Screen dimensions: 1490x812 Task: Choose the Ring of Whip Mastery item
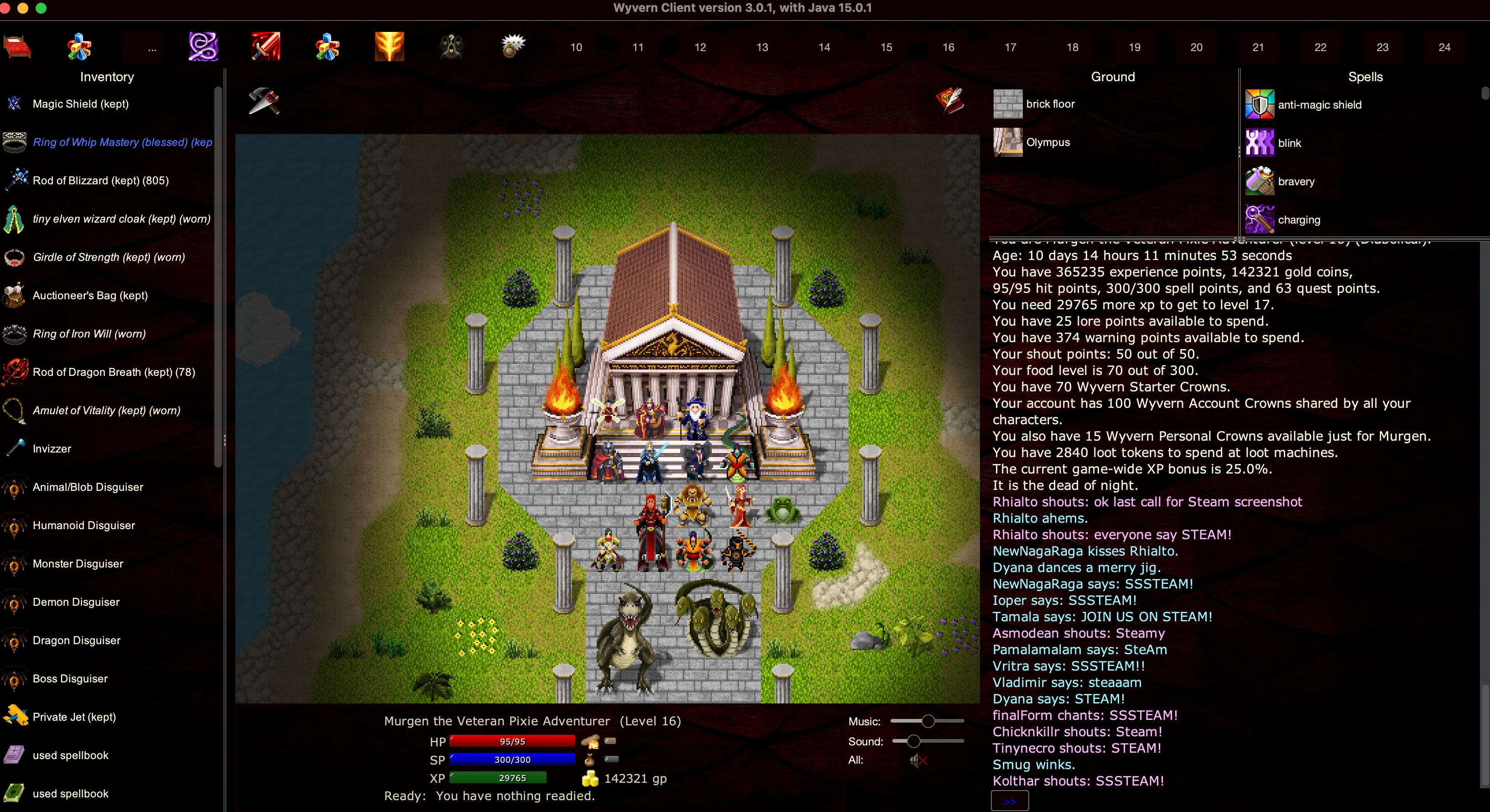pyautogui.click(x=121, y=142)
